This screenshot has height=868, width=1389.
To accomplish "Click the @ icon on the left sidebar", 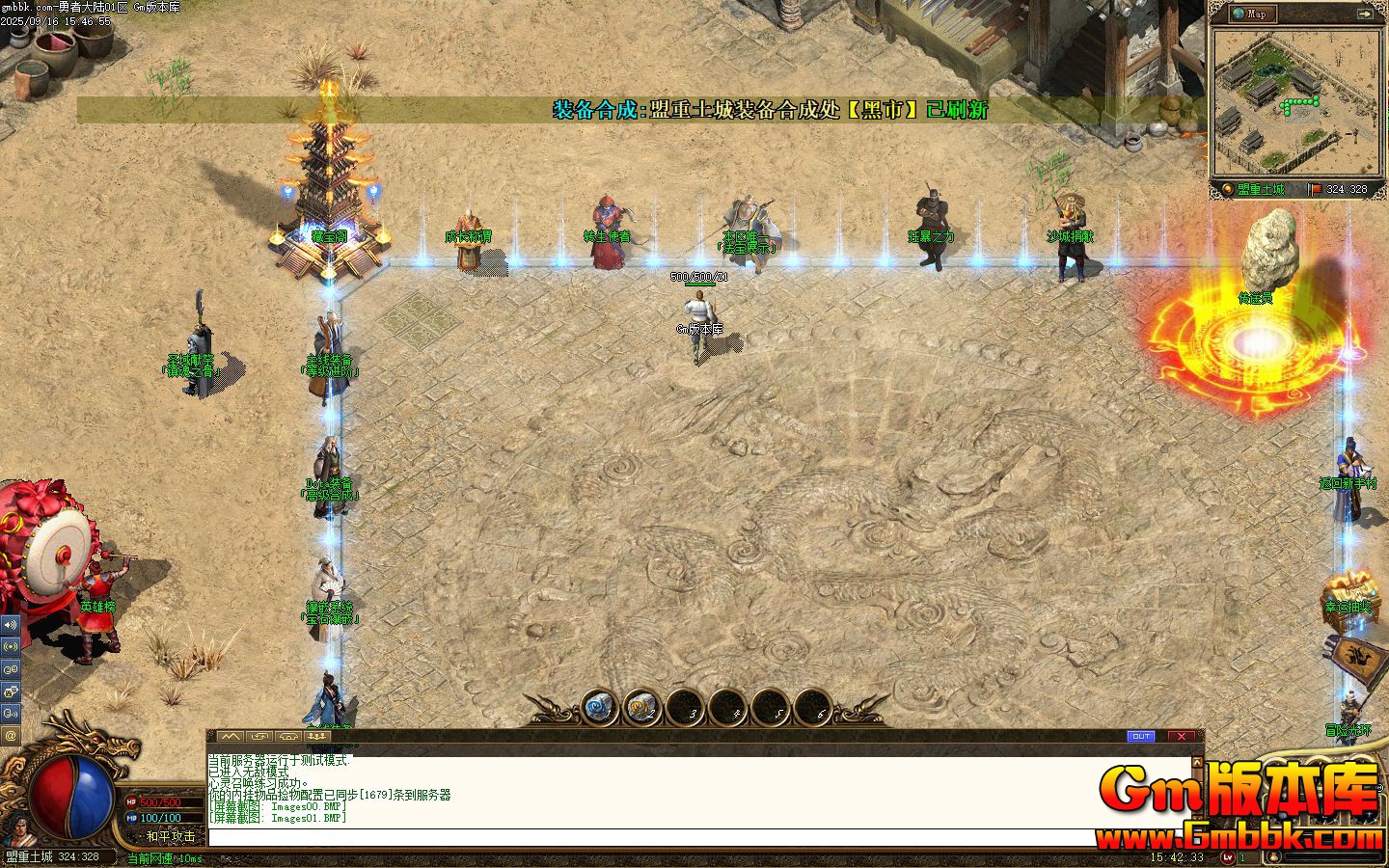I will pyautogui.click(x=11, y=735).
